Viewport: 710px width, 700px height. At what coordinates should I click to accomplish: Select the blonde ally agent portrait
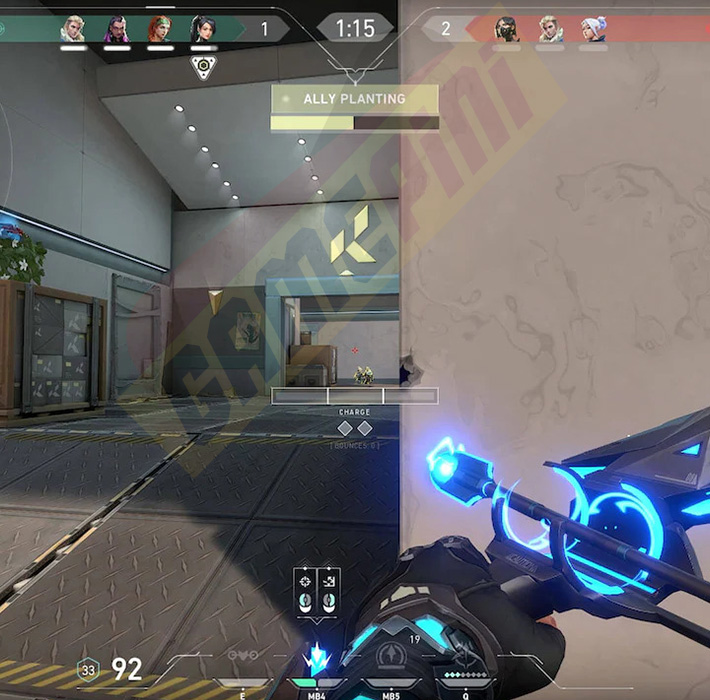click(73, 28)
